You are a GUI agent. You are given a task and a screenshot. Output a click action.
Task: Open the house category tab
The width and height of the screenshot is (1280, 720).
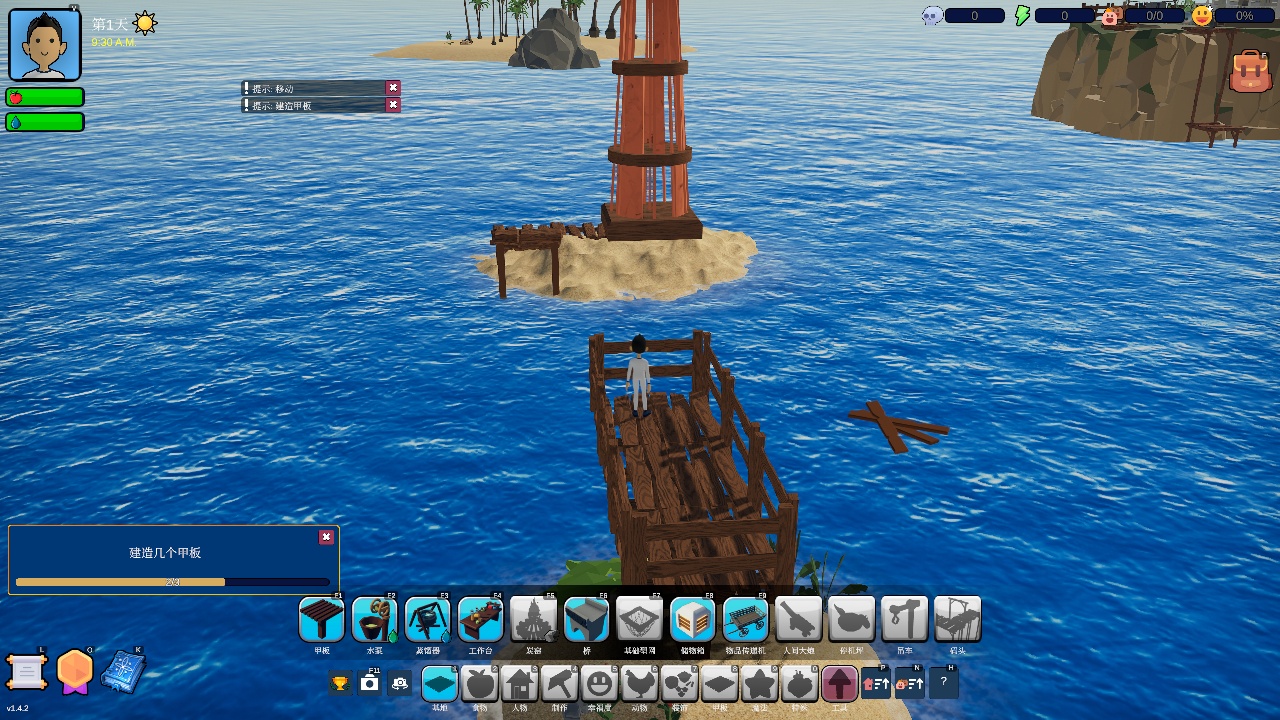pos(520,684)
